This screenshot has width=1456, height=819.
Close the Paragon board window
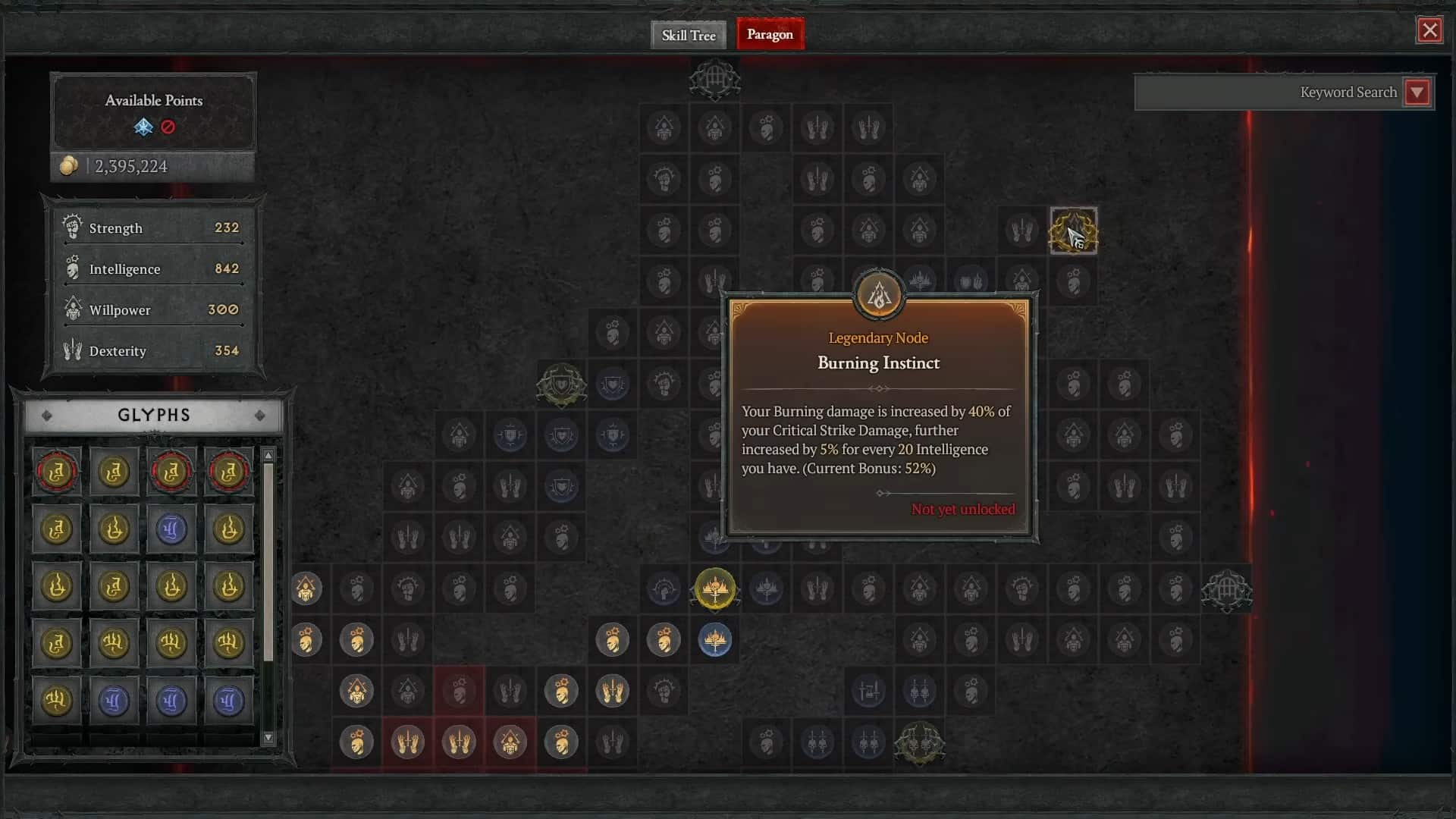pos(1430,30)
